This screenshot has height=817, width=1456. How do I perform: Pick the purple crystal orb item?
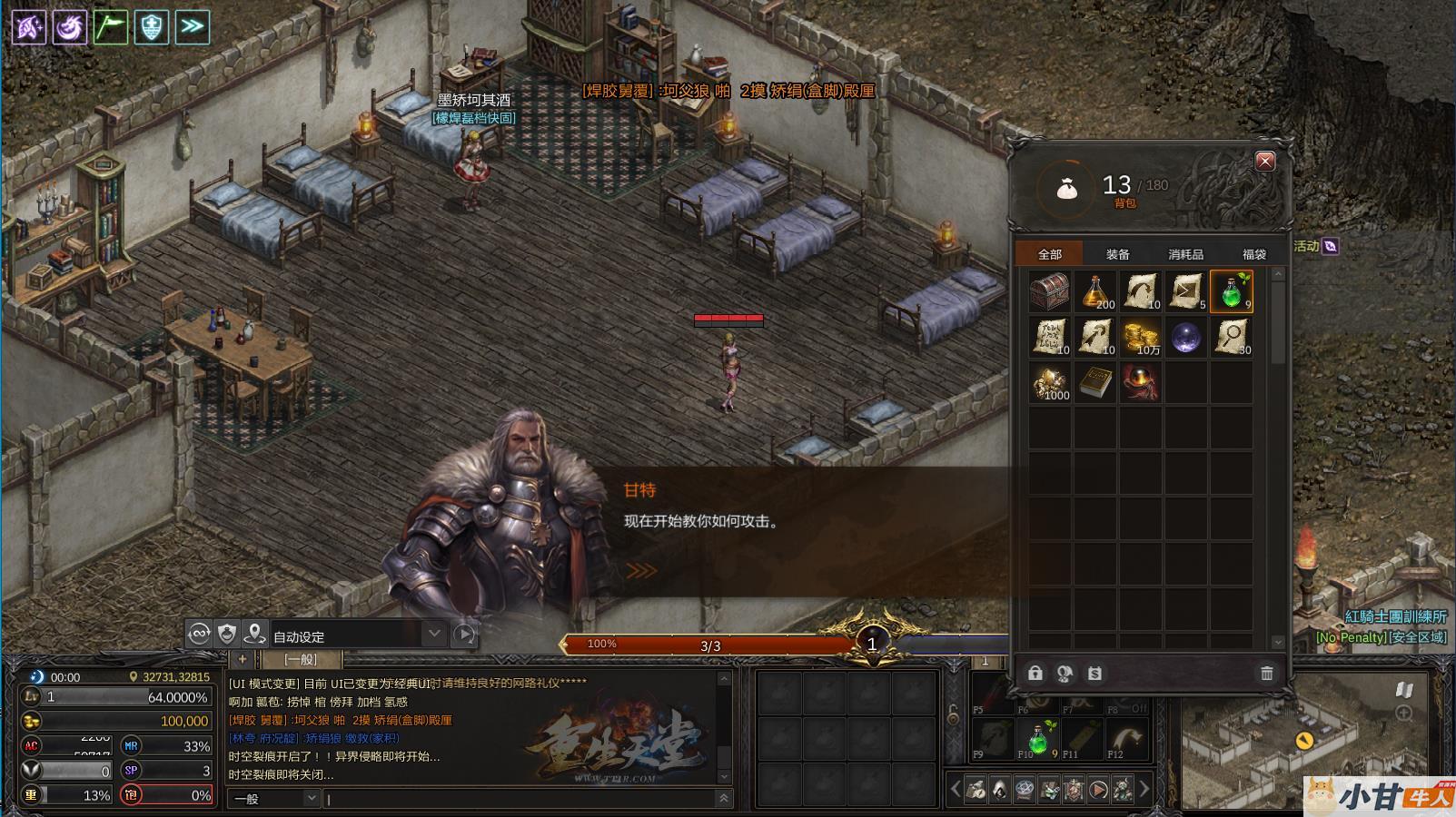click(x=1186, y=337)
